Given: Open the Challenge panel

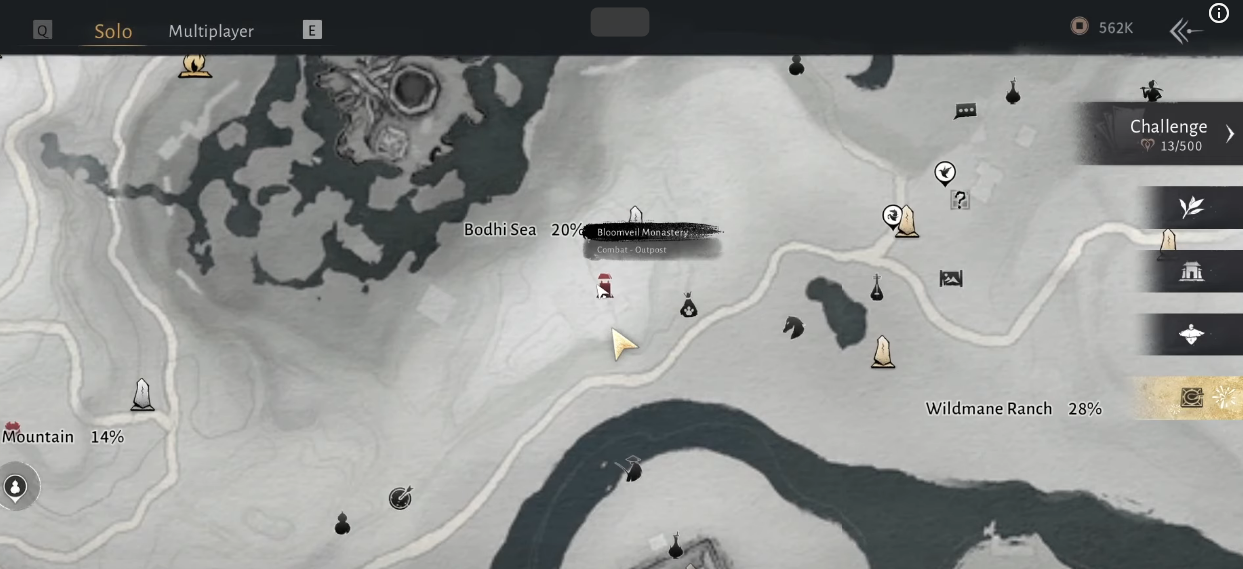Looking at the screenshot, I should coord(1168,134).
